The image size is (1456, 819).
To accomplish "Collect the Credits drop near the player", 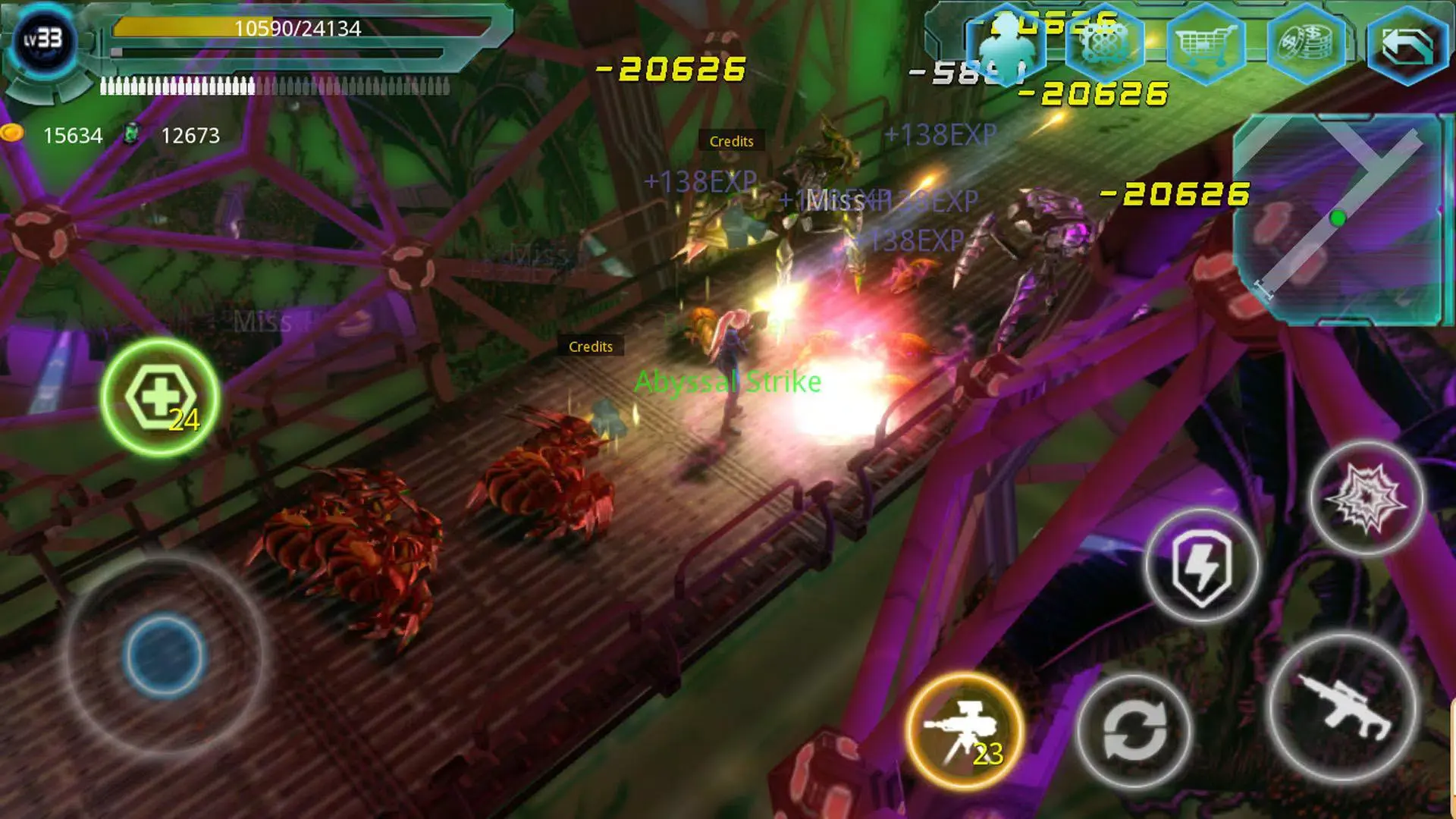I will tap(591, 347).
